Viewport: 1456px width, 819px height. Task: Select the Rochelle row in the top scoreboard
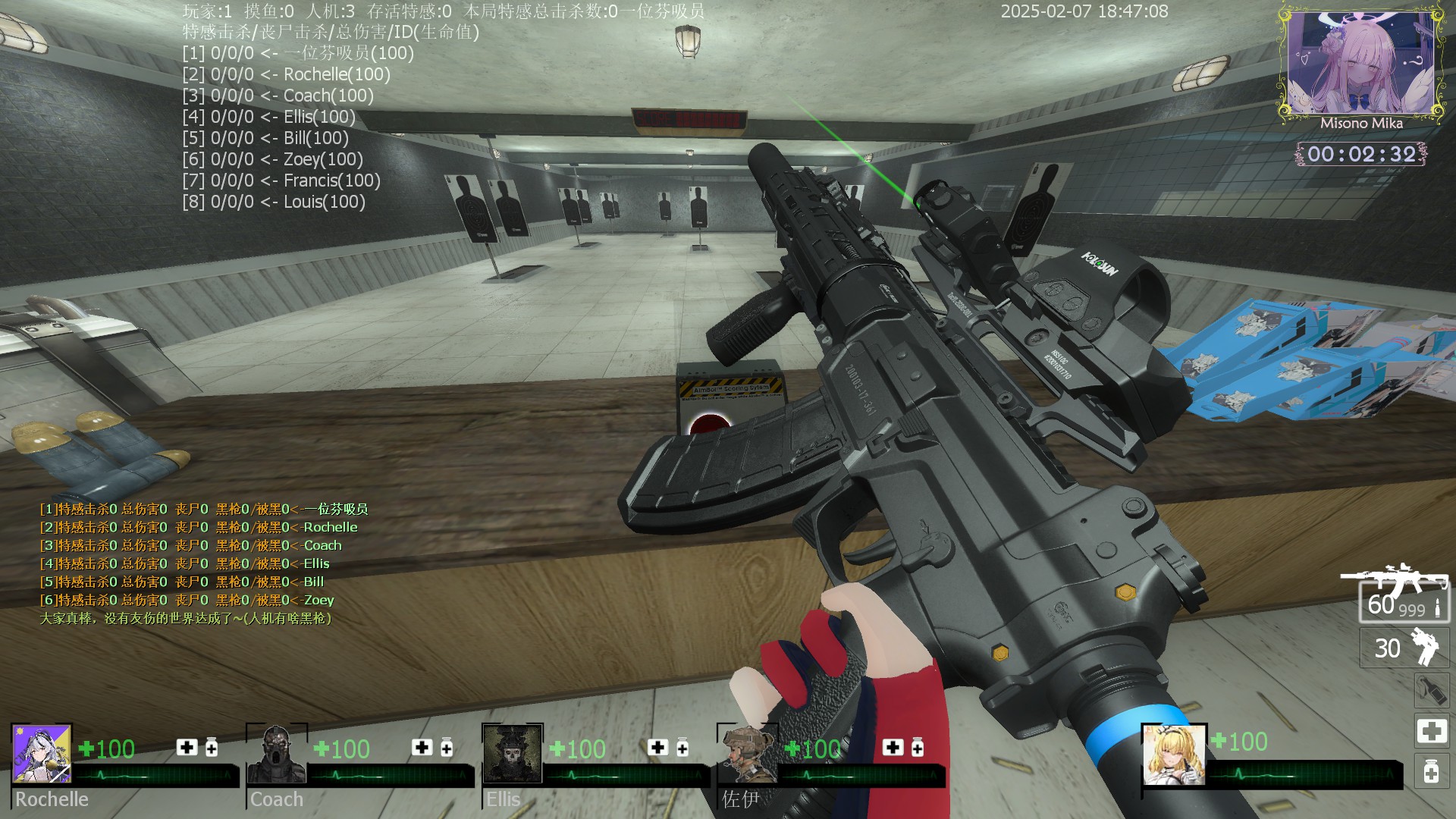click(287, 74)
